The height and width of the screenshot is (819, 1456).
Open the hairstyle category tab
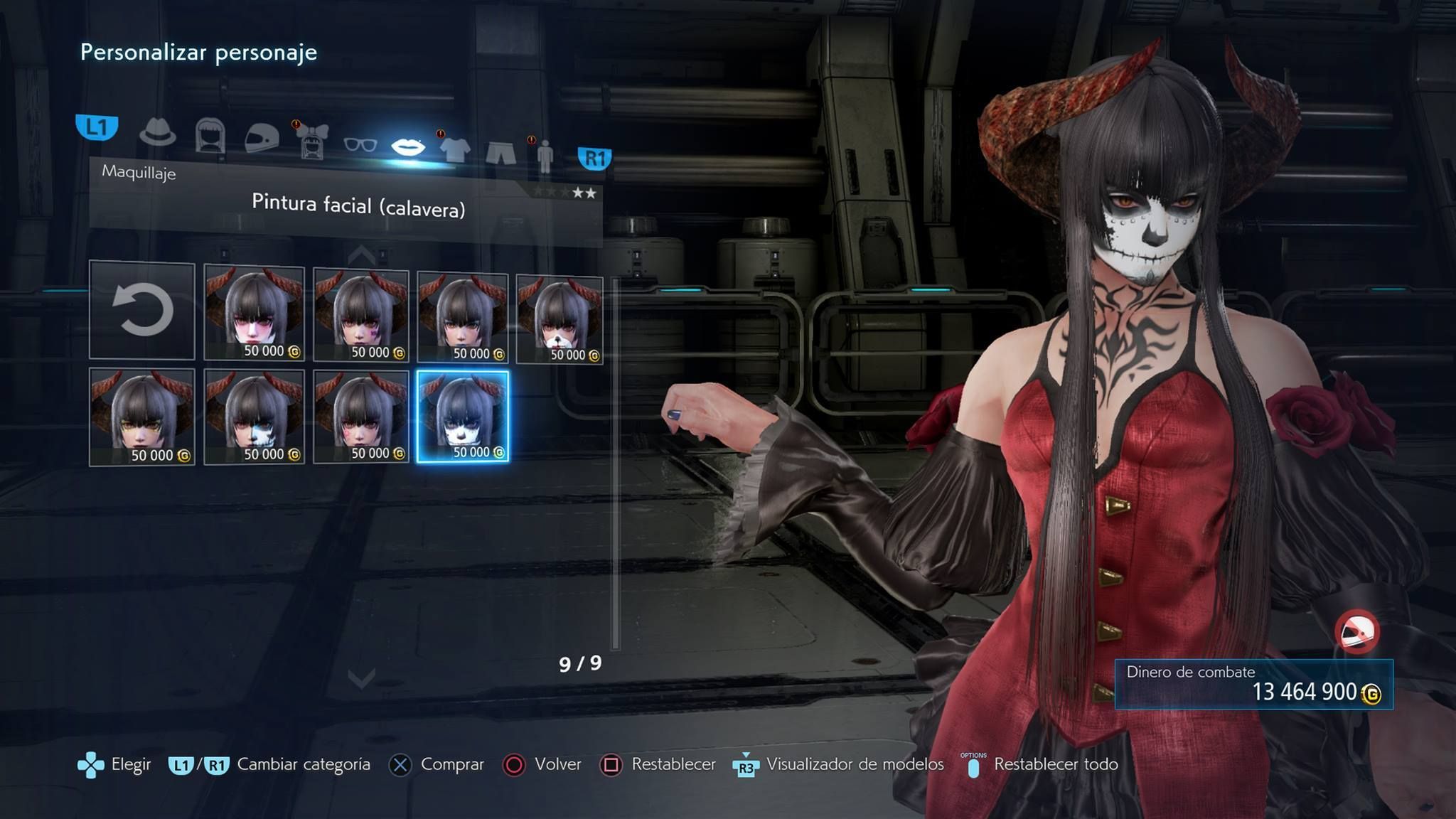click(x=210, y=135)
